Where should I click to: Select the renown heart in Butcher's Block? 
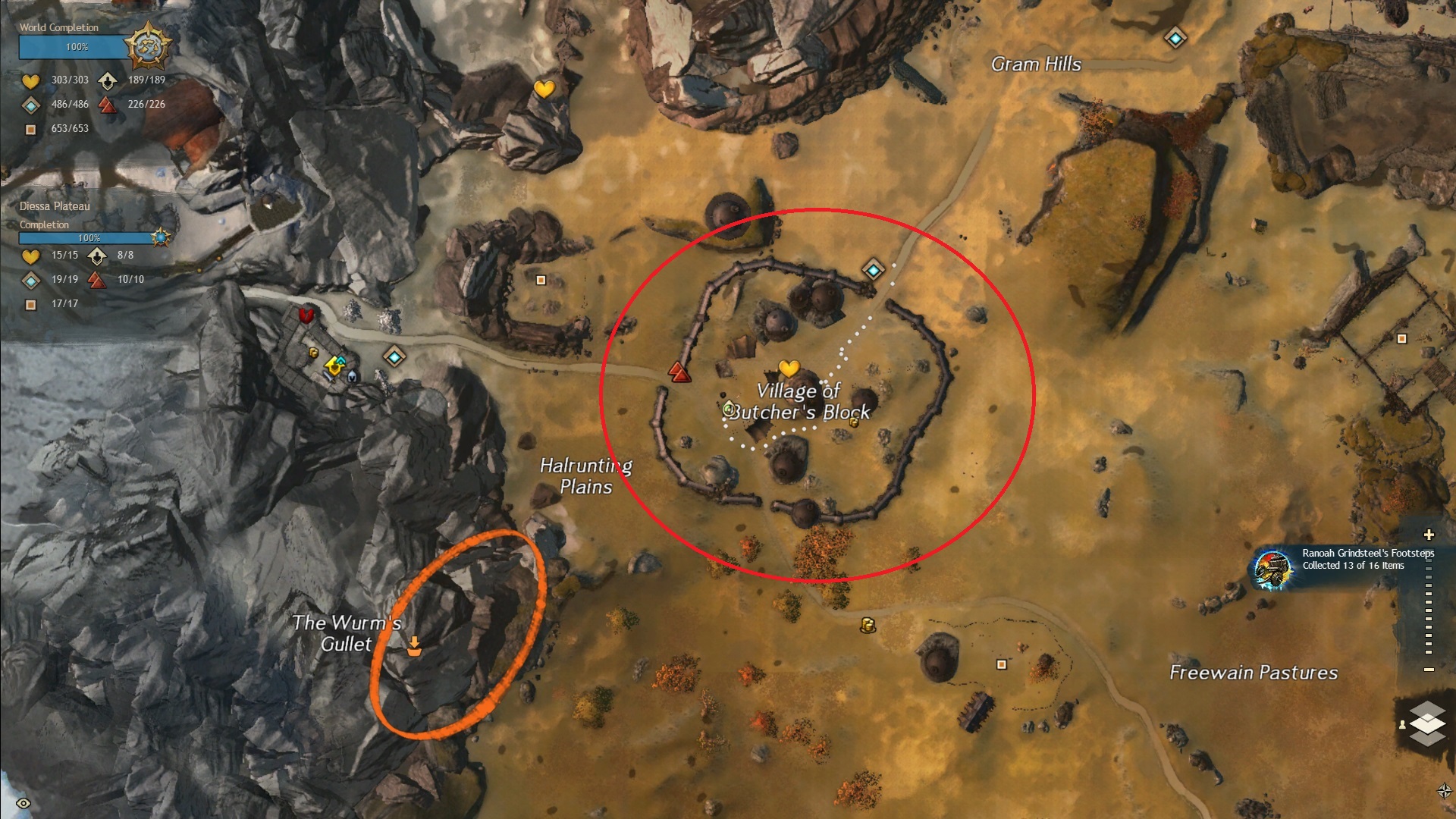(789, 369)
